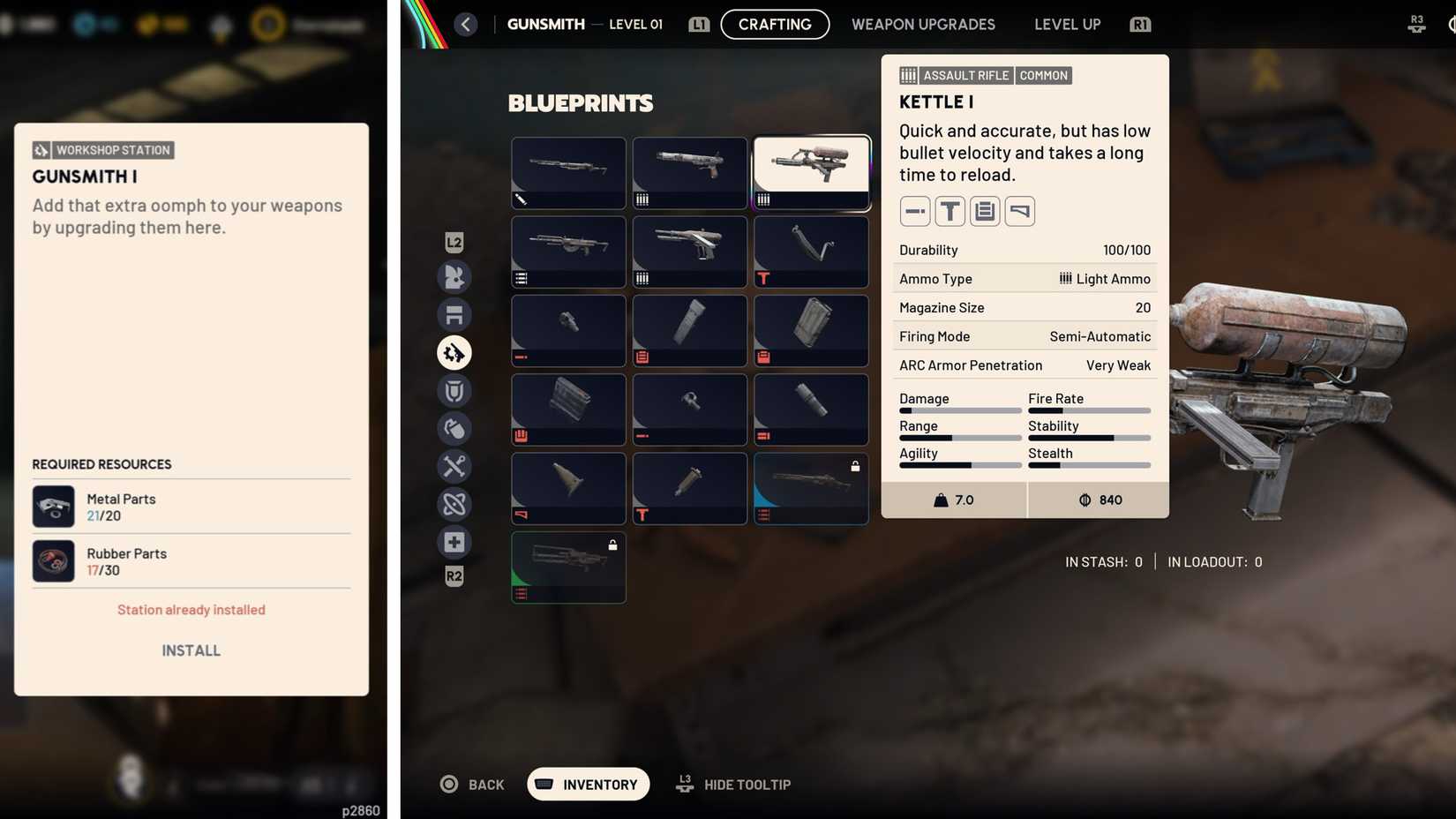Select the grenades category icon
Viewport: 1456px width, 819px height.
pos(454,429)
